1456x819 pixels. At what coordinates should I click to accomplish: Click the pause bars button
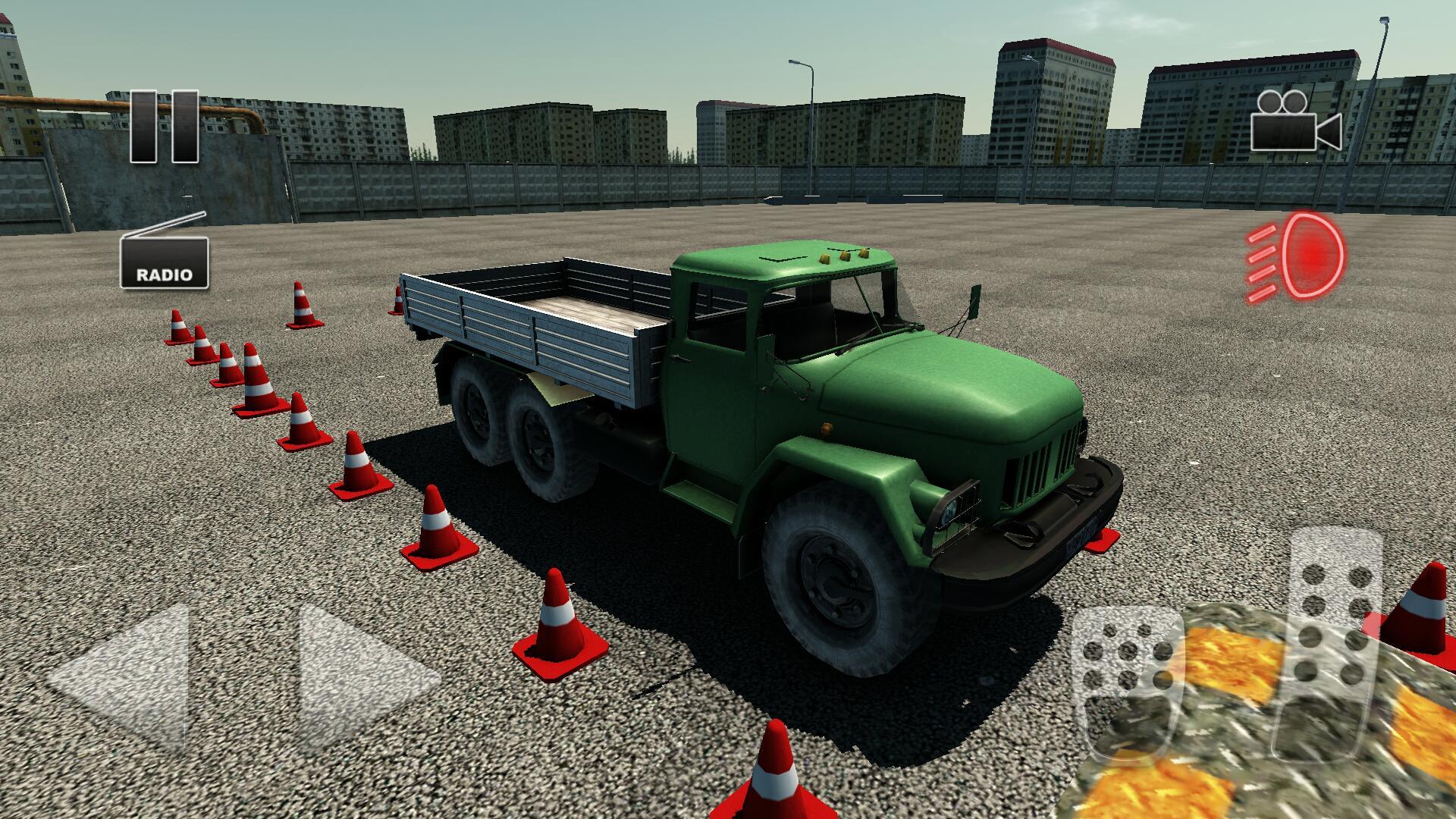click(165, 127)
